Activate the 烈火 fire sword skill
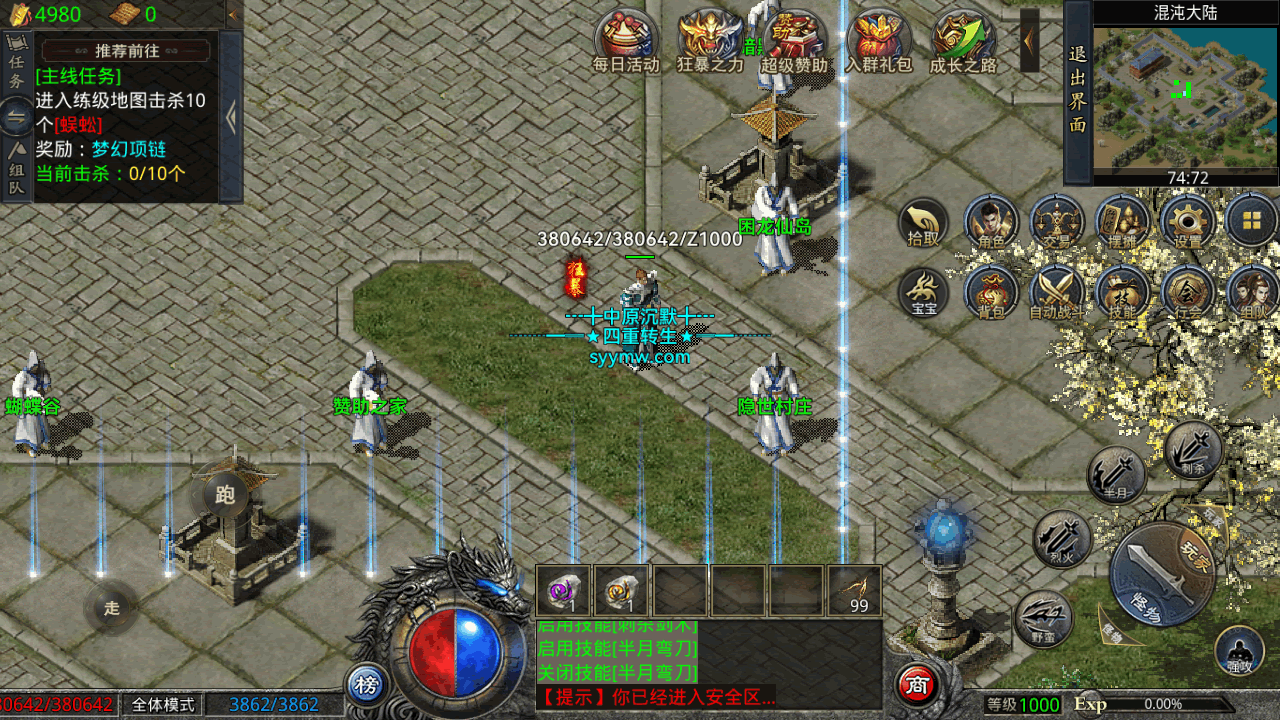 point(1062,539)
